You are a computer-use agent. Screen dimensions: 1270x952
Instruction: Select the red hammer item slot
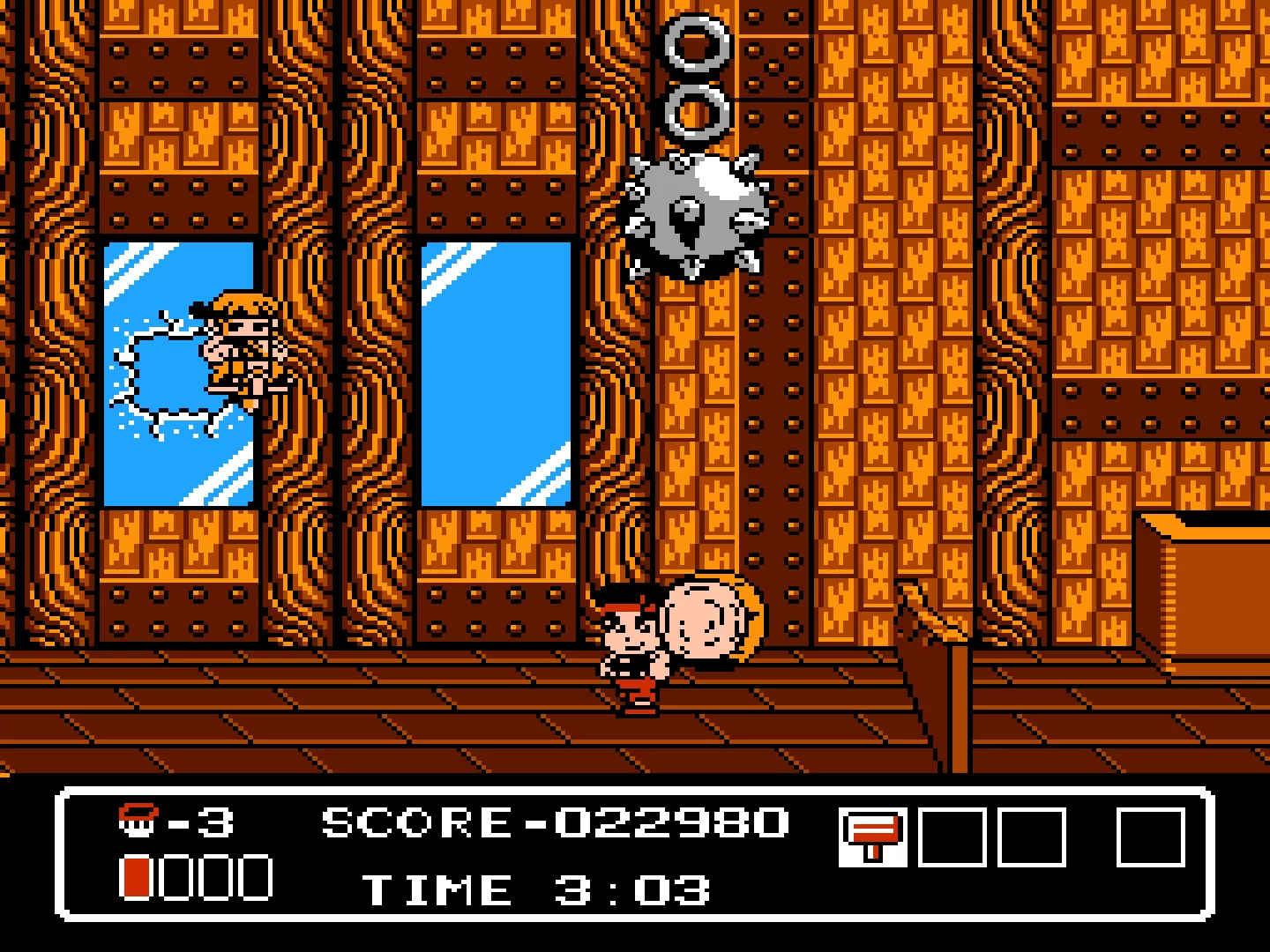871,837
